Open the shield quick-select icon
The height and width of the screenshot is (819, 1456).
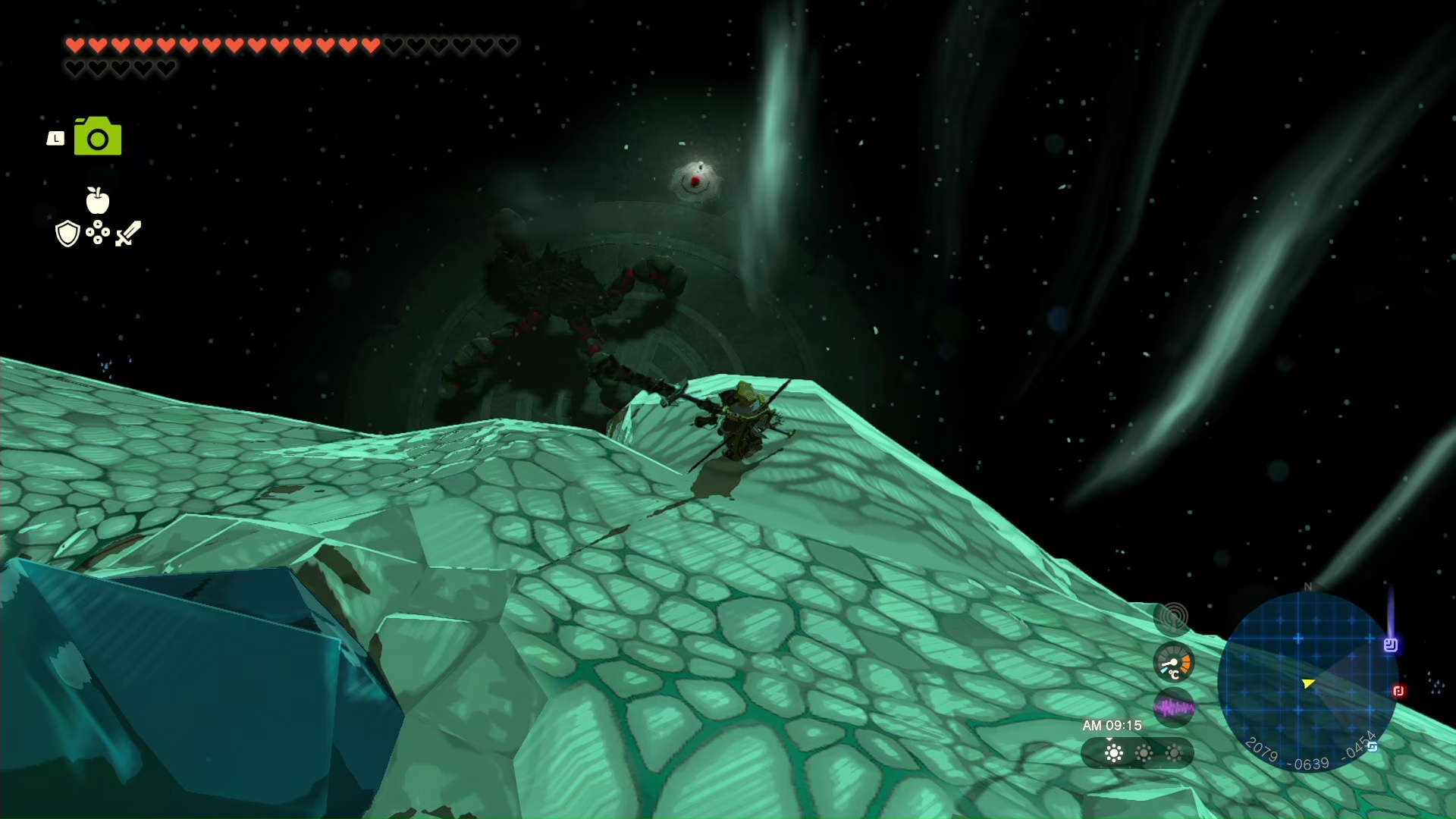pos(67,234)
